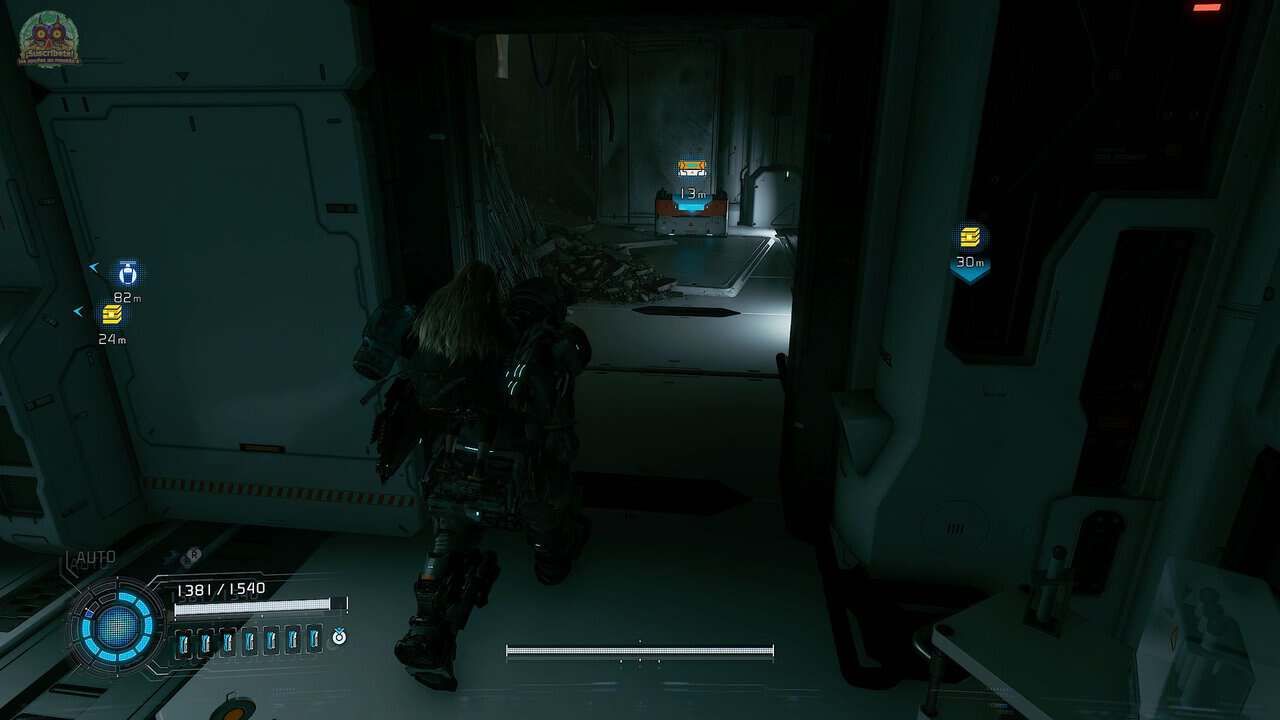The height and width of the screenshot is (720, 1280).
Task: Select the supply crate marker at 13m
Action: (692, 170)
